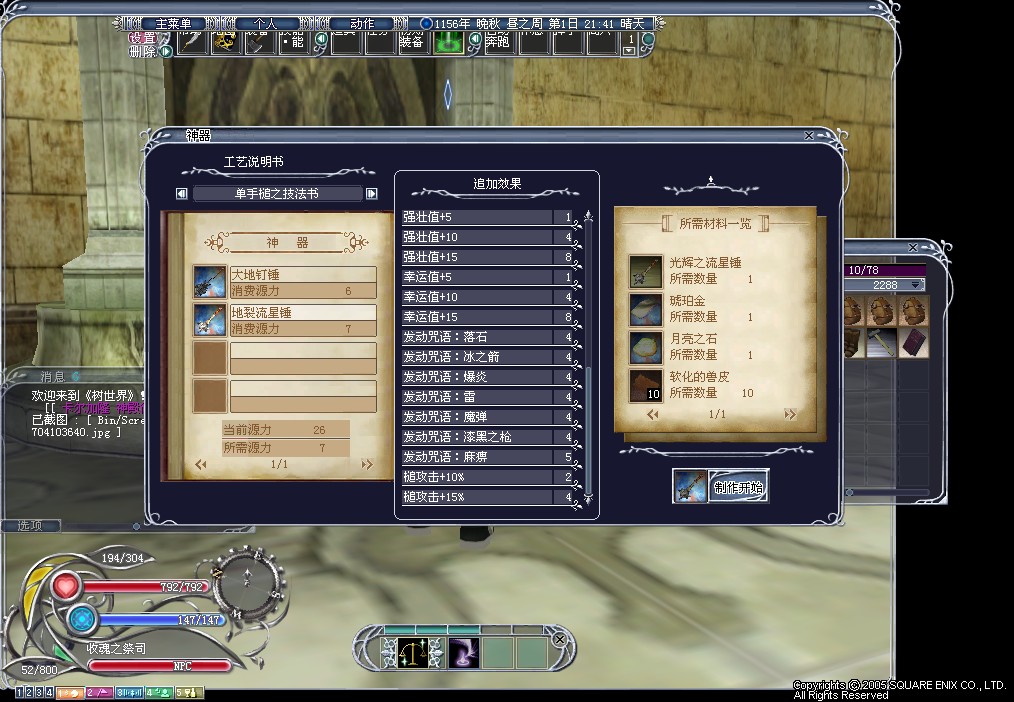Select the 发动咒语：麻痹 effect

(478, 457)
